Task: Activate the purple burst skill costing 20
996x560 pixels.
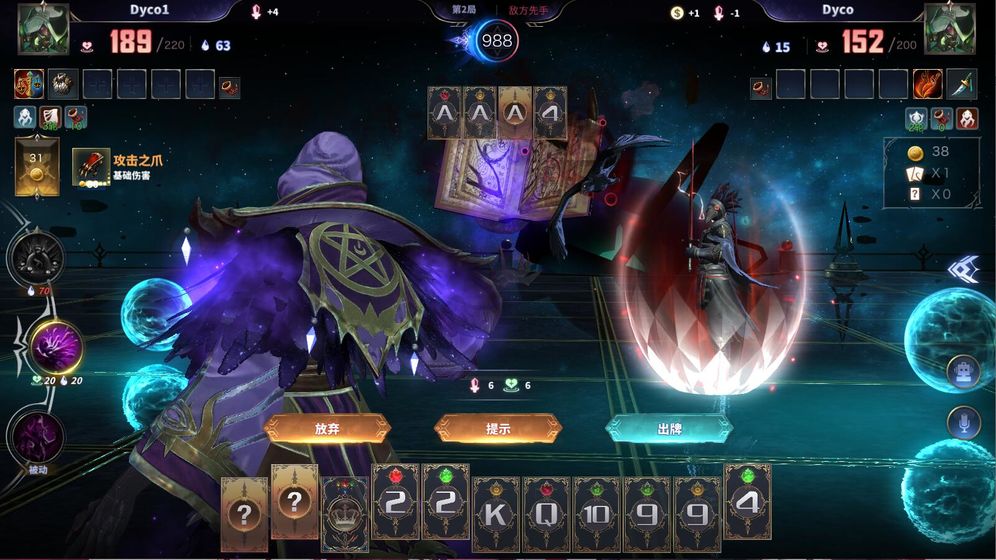Action: 55,347
